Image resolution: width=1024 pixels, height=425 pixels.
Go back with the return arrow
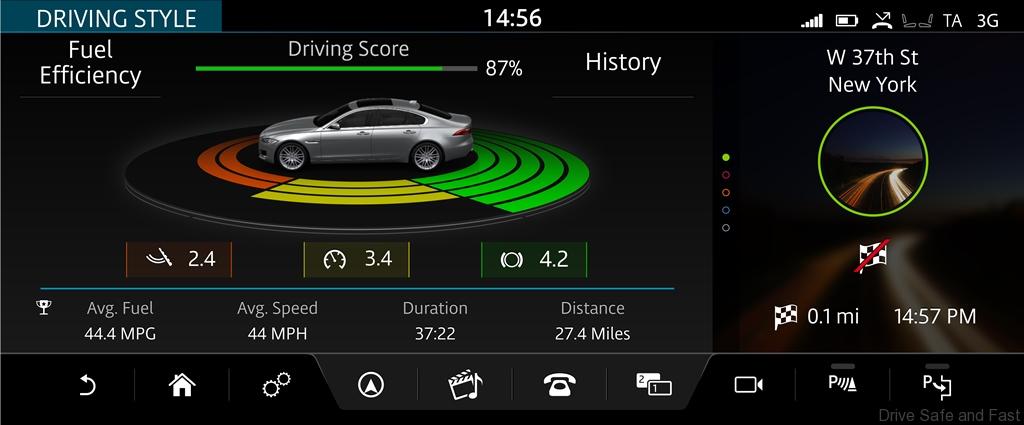87,385
